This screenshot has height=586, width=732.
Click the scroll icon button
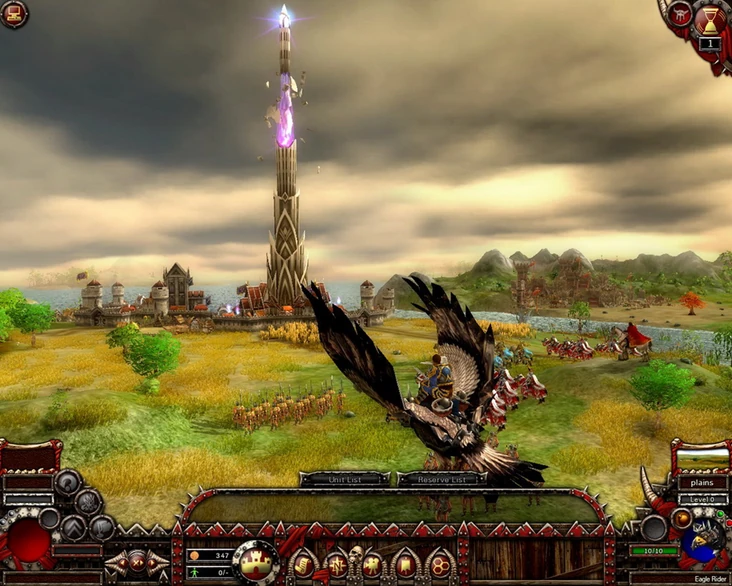coord(304,566)
